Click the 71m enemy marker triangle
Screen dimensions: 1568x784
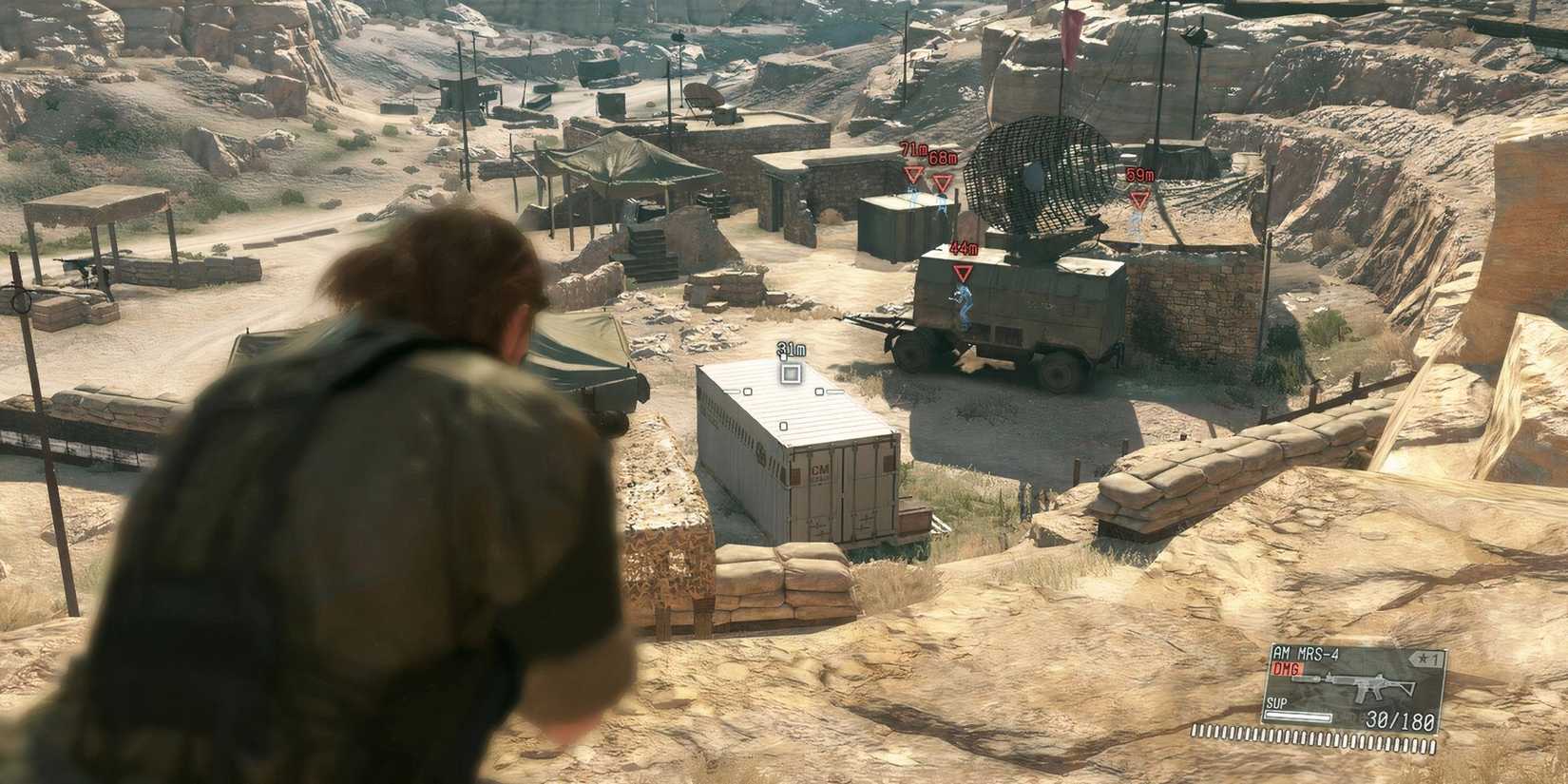(x=912, y=176)
